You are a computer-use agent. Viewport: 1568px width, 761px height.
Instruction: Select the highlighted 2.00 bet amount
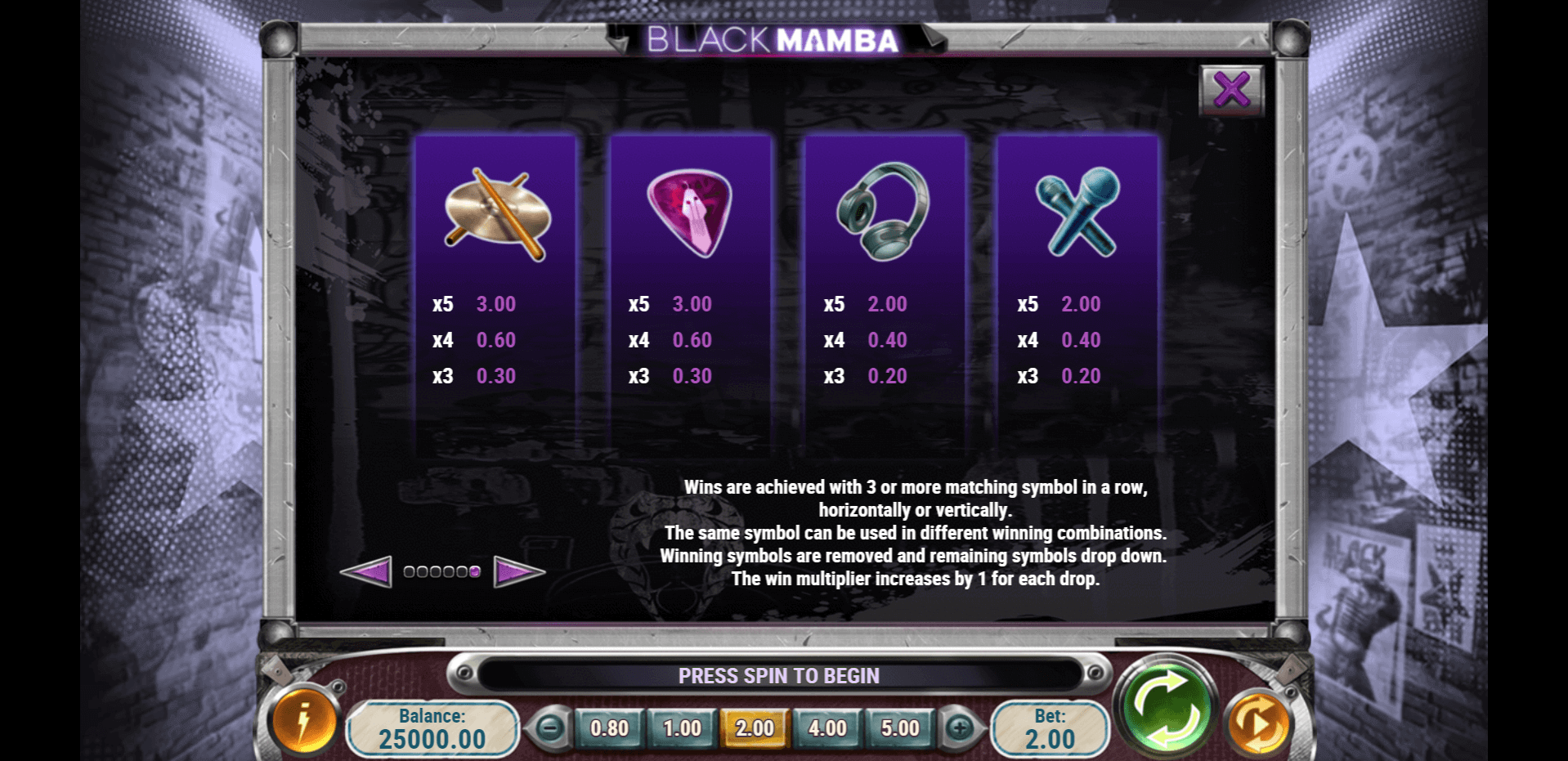(754, 727)
